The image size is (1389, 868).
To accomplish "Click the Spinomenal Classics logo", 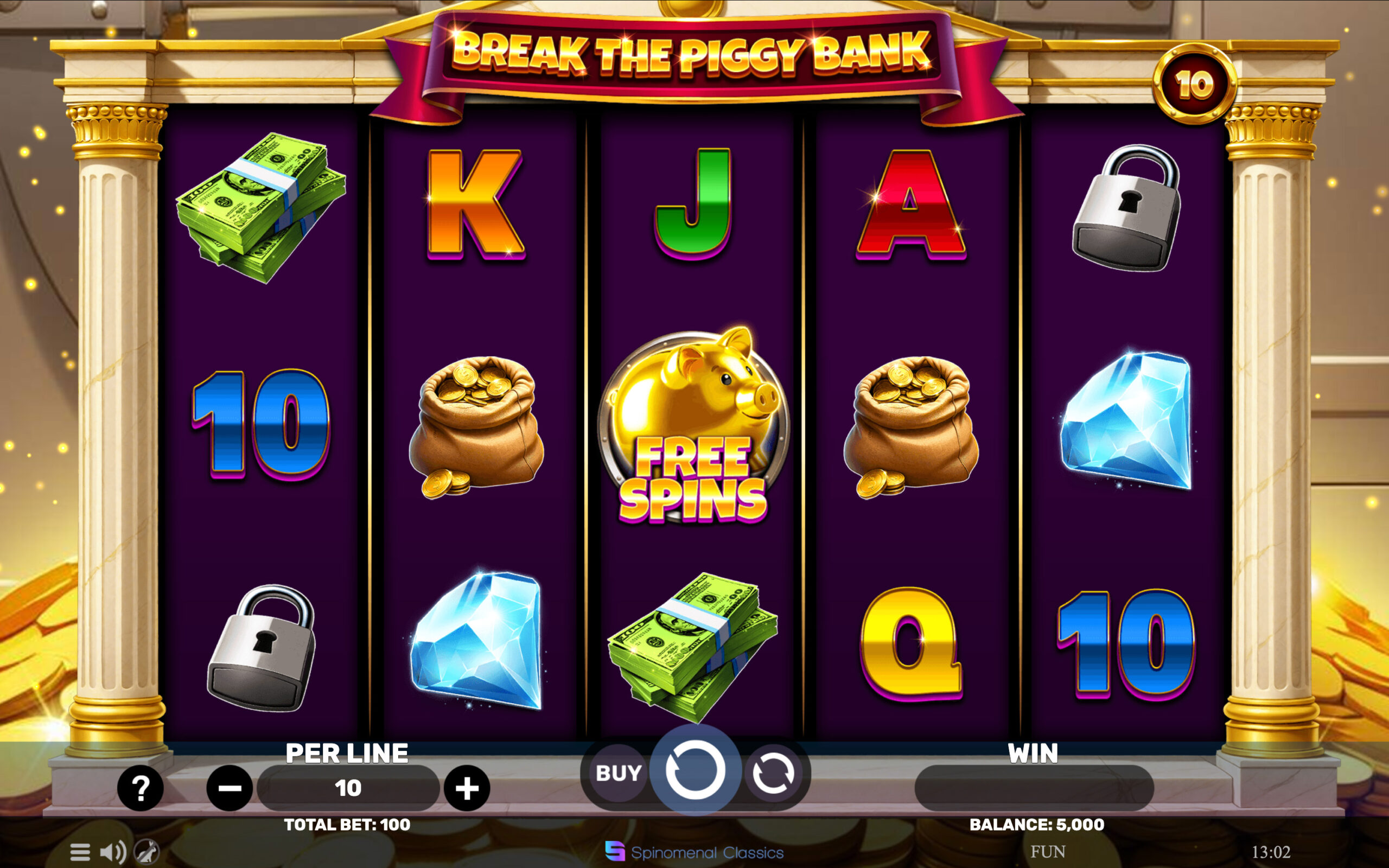I will pyautogui.click(x=694, y=852).
